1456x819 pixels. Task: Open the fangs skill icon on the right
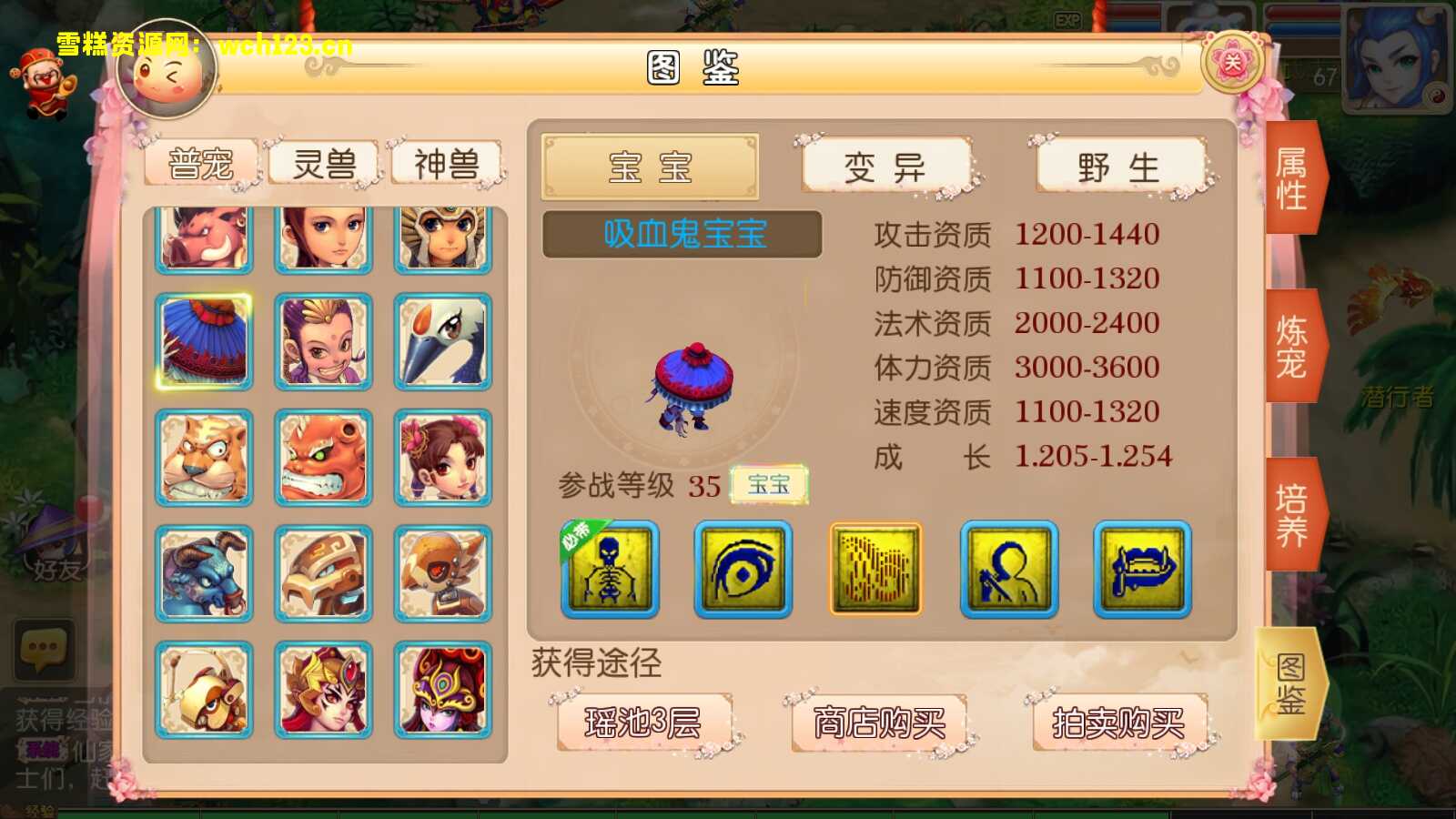click(x=1140, y=569)
